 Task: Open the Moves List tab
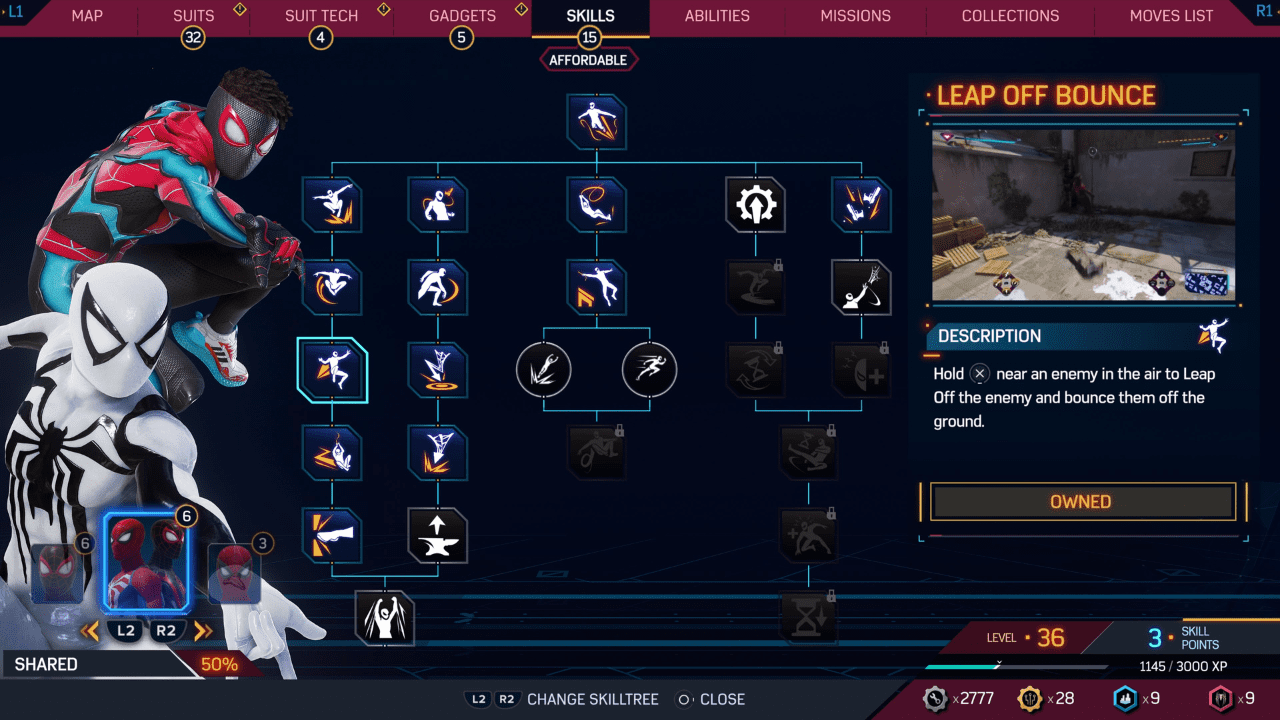pyautogui.click(x=1171, y=16)
